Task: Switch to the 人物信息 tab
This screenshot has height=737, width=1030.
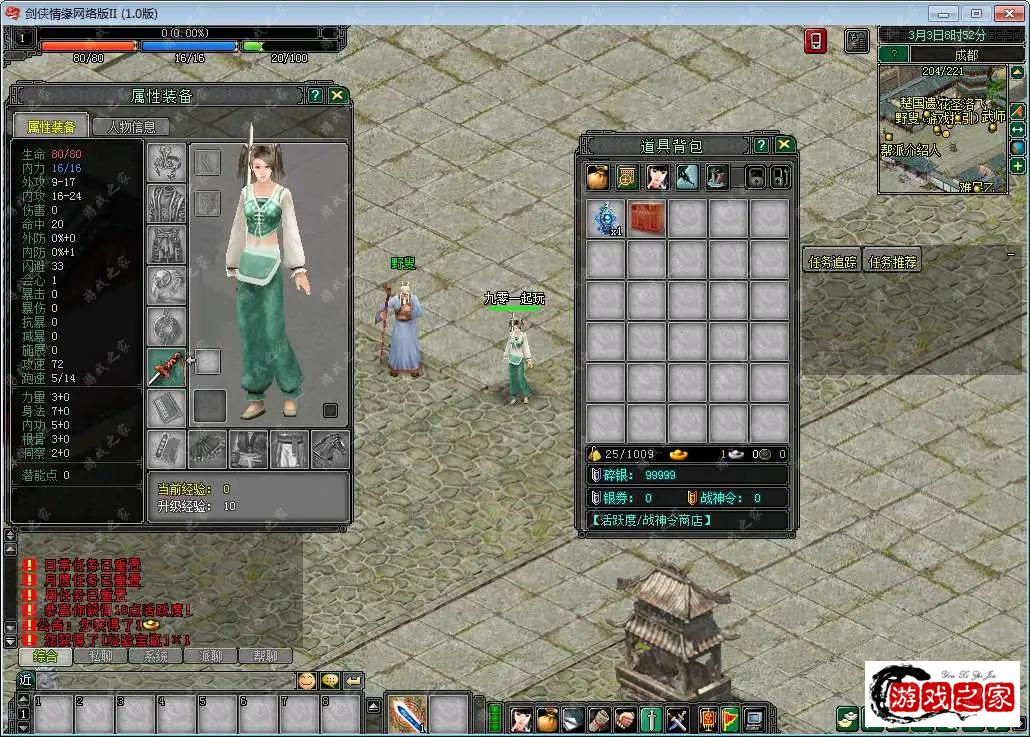Action: (x=131, y=127)
